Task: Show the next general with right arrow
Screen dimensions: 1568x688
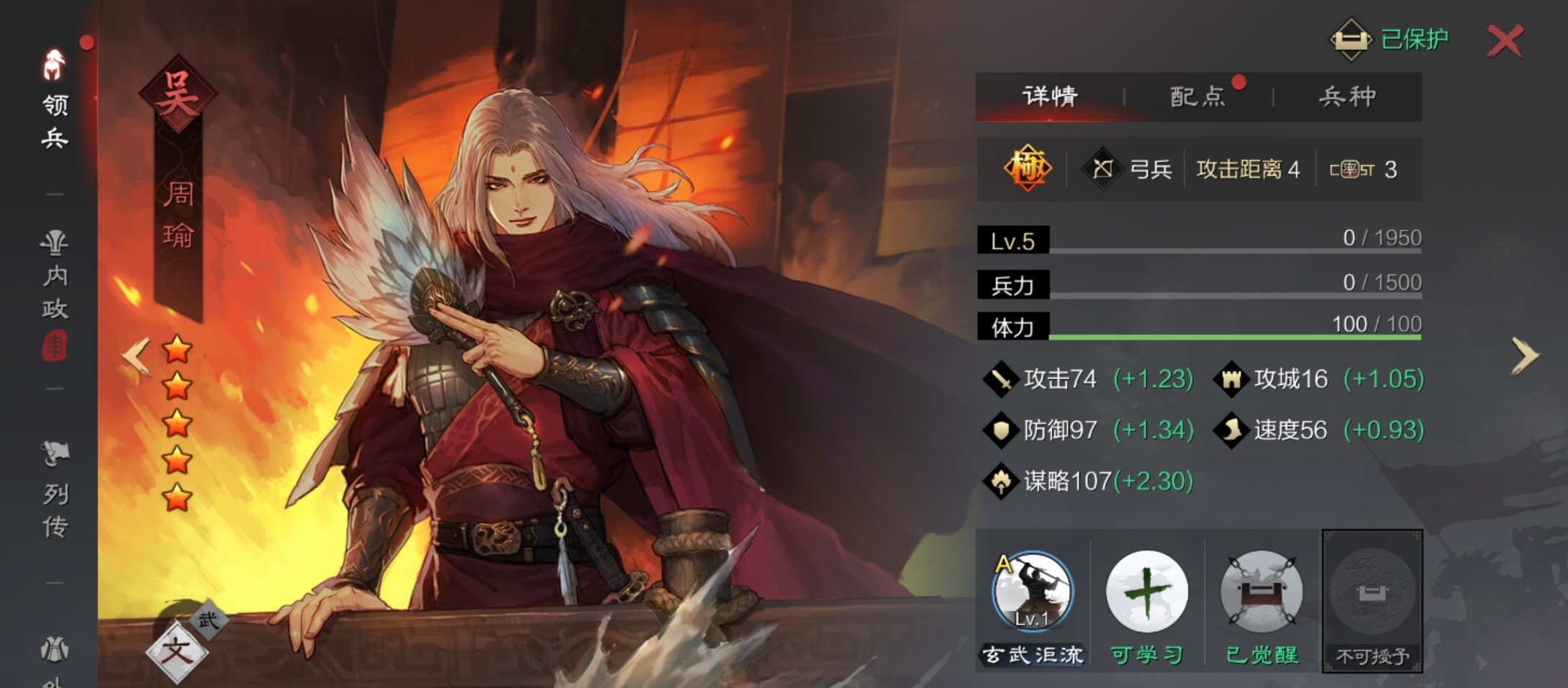Action: click(1523, 356)
